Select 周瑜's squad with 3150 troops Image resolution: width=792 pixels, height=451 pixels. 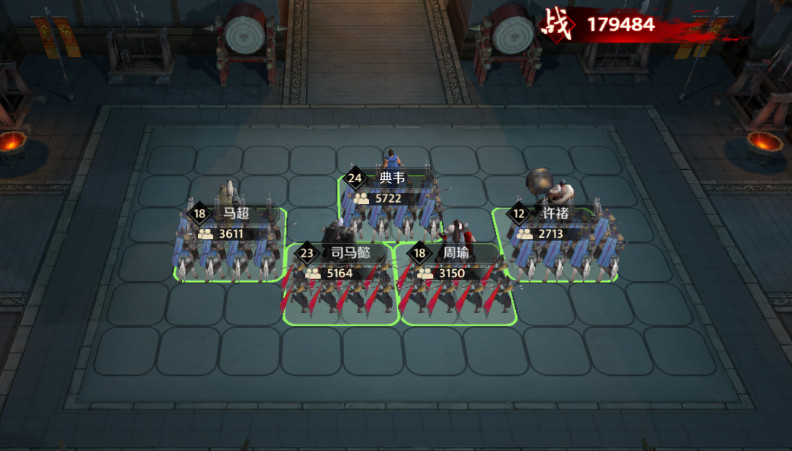[457, 287]
